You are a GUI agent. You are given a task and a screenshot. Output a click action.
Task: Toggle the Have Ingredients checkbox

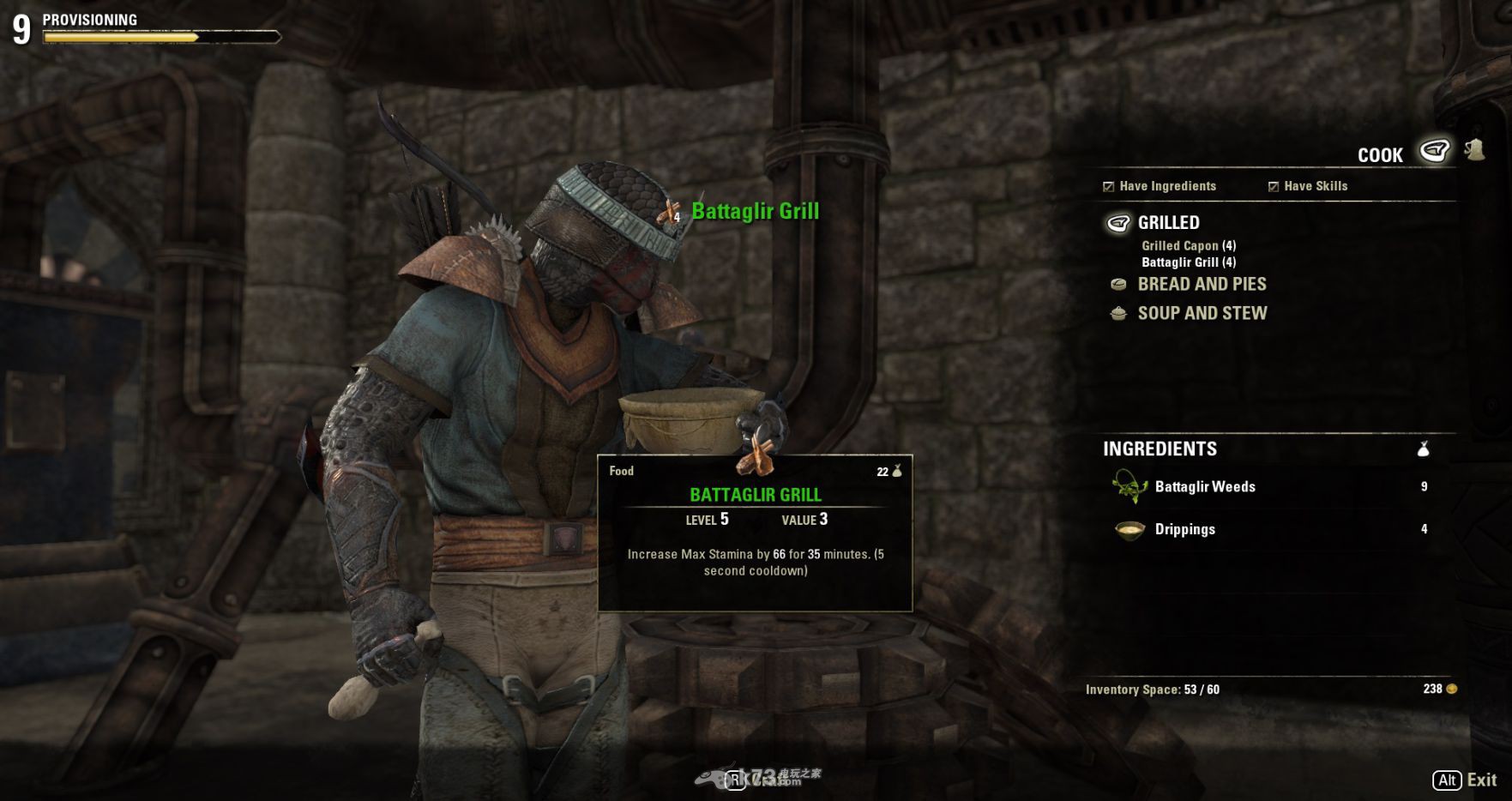click(1109, 186)
